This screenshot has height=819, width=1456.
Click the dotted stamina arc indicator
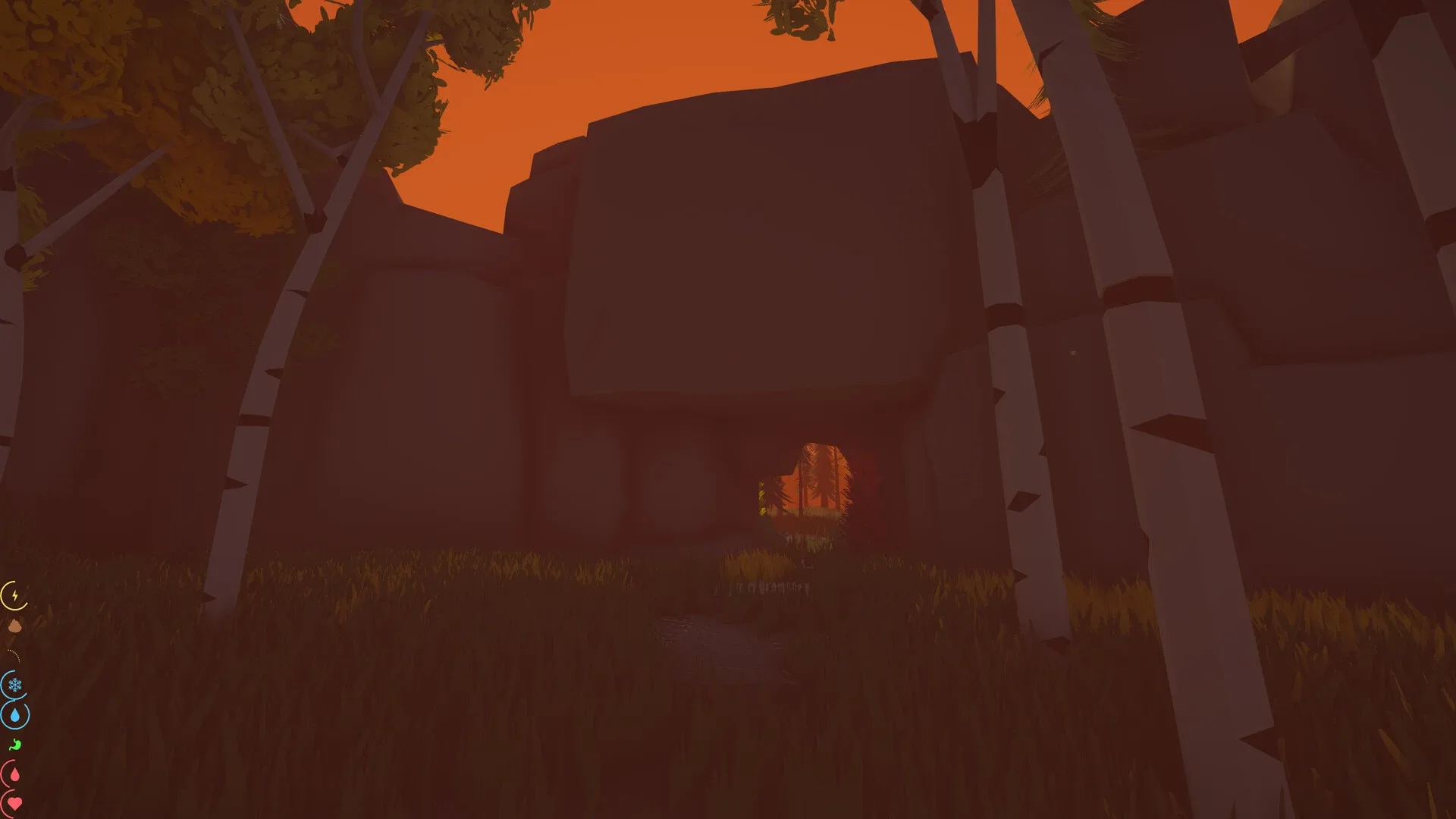(13, 654)
